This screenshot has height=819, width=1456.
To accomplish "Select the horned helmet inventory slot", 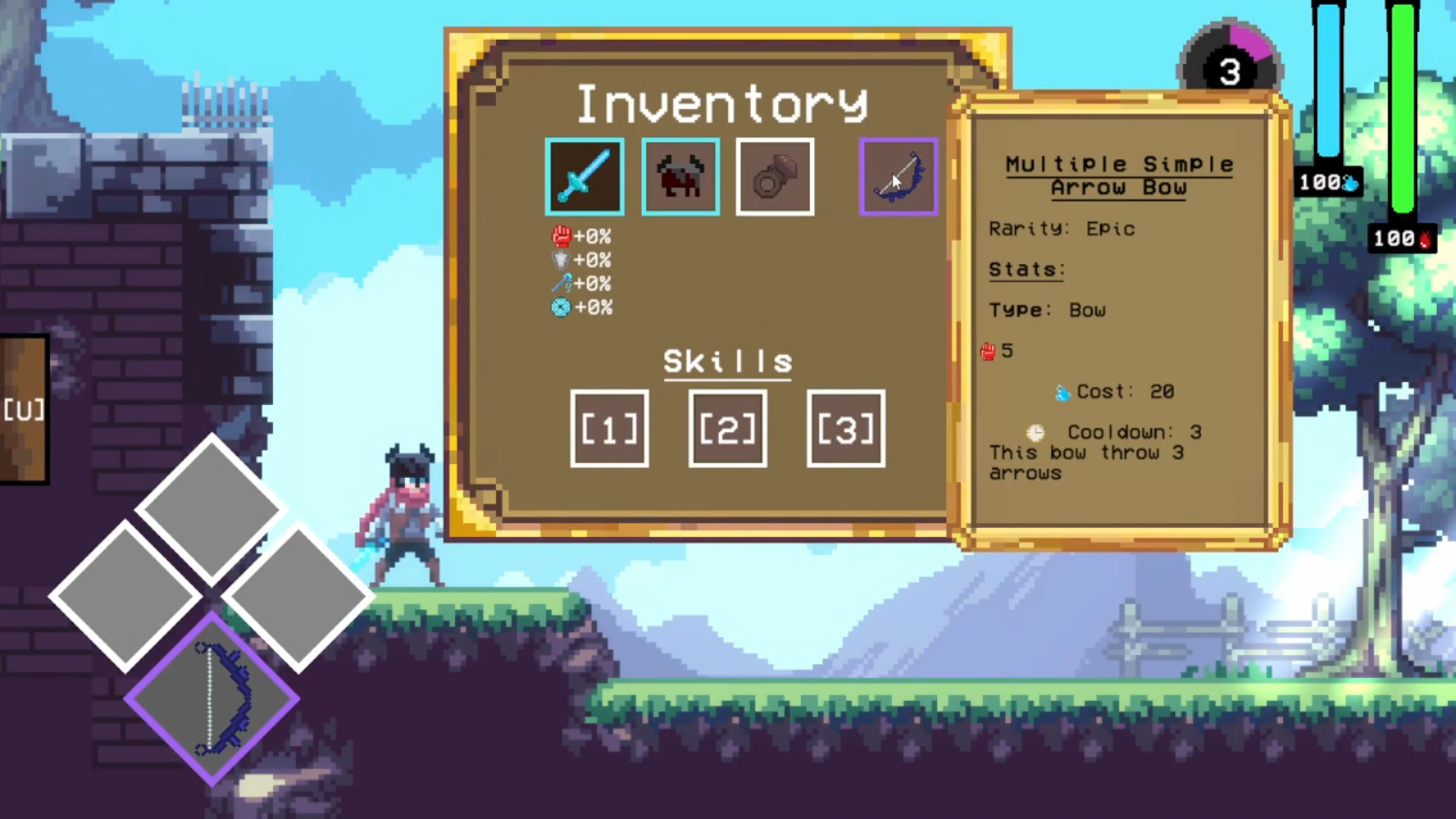I will tap(680, 177).
